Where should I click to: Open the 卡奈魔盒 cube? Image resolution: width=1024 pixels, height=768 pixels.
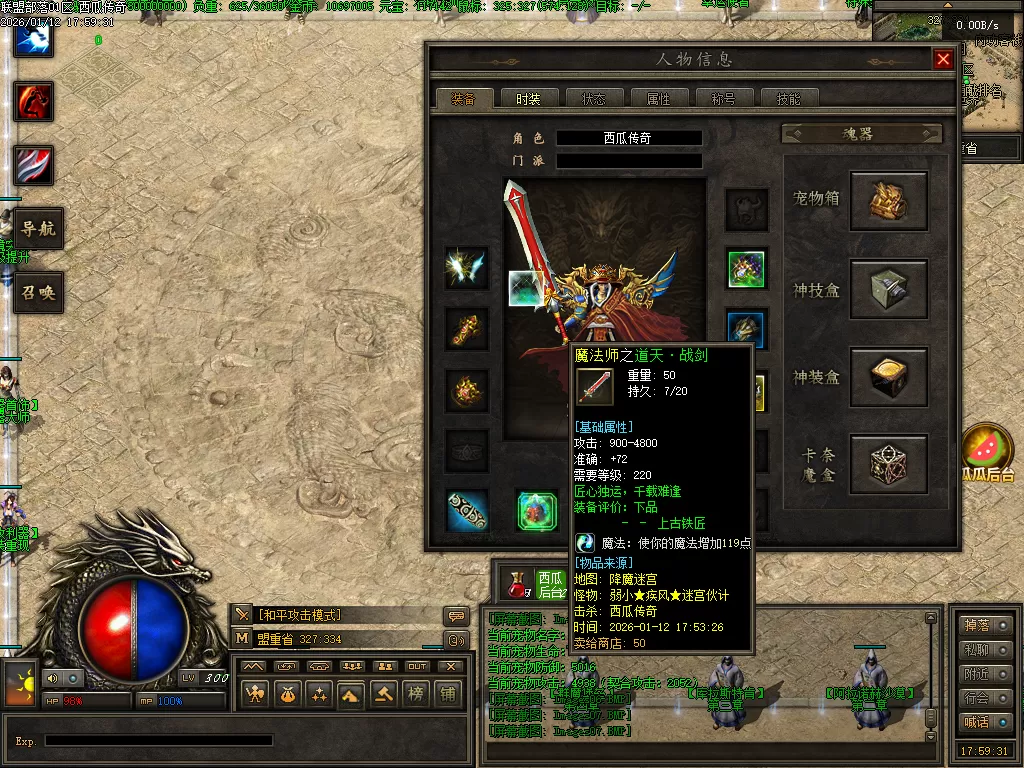click(x=888, y=464)
